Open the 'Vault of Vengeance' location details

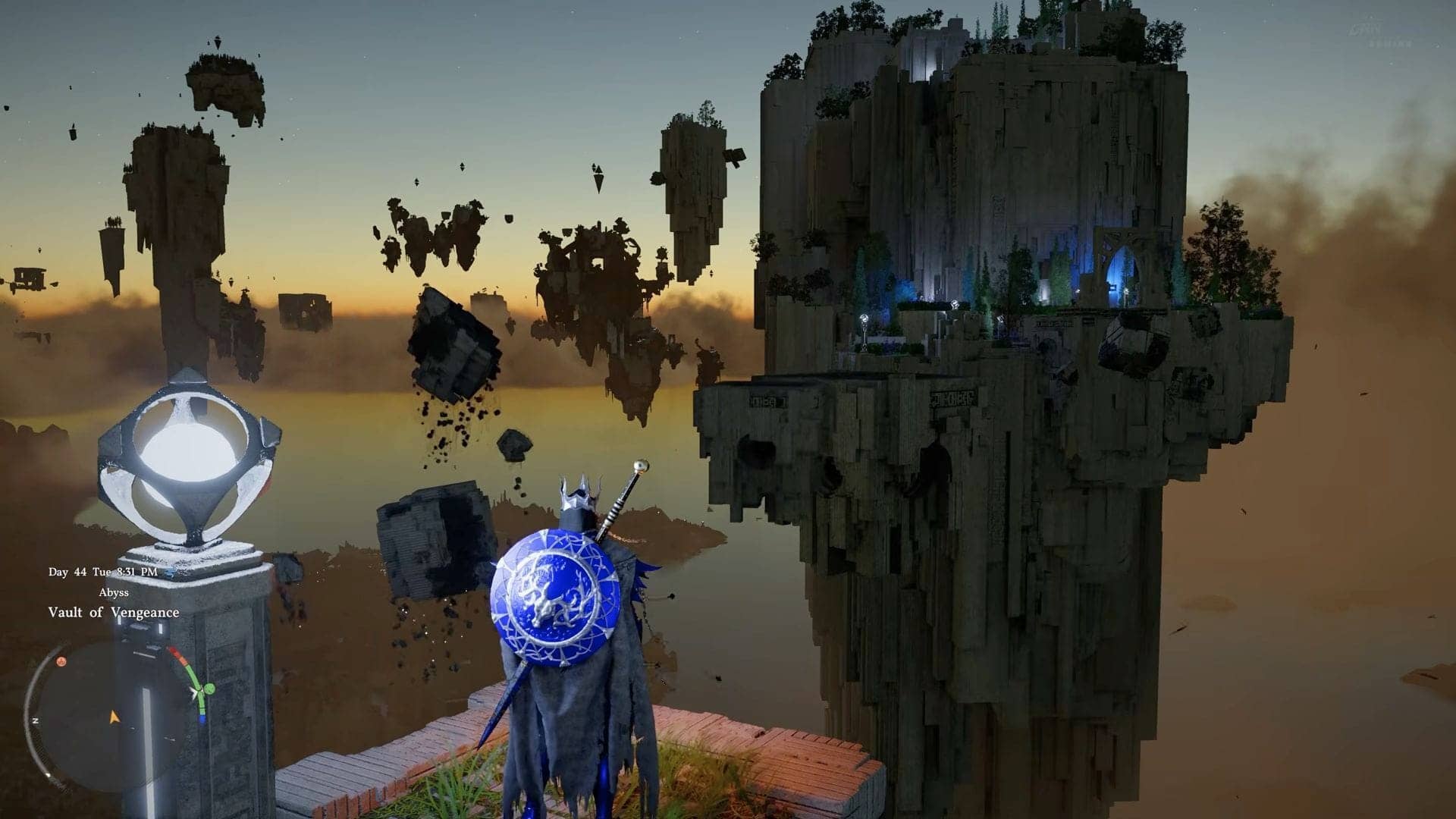click(114, 613)
